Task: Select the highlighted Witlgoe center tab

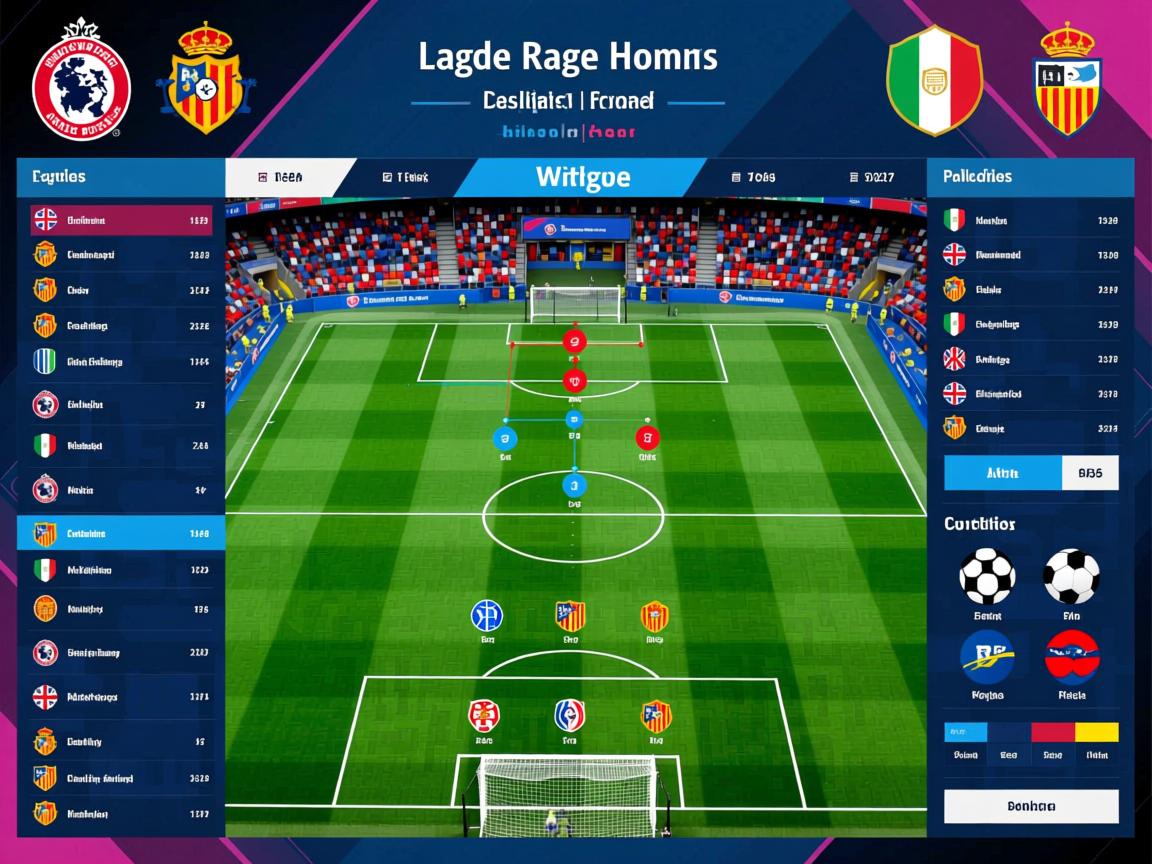Action: coord(582,178)
